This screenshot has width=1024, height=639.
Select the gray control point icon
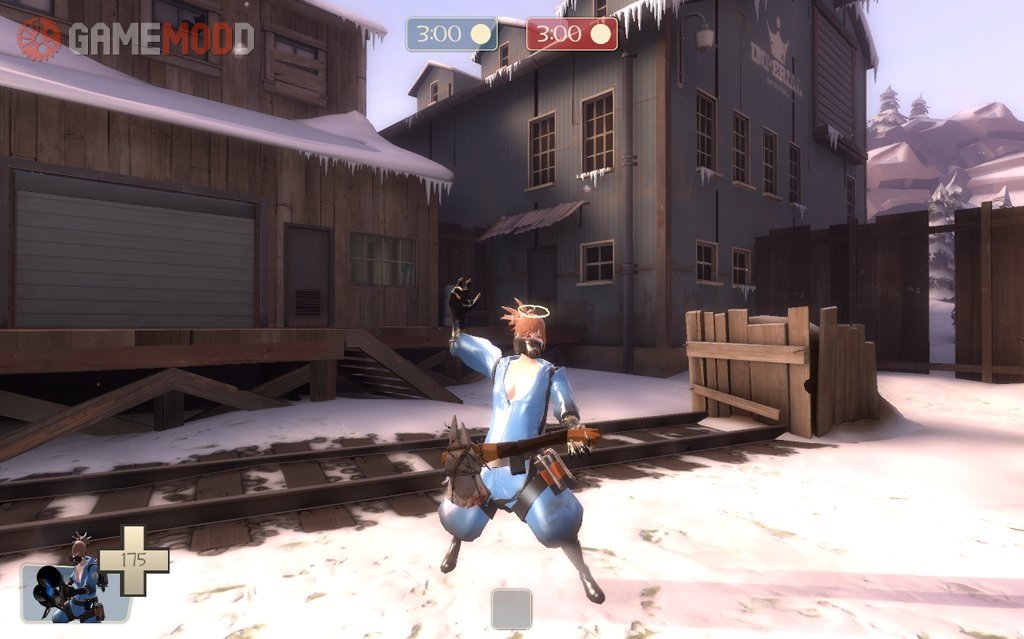(x=511, y=608)
